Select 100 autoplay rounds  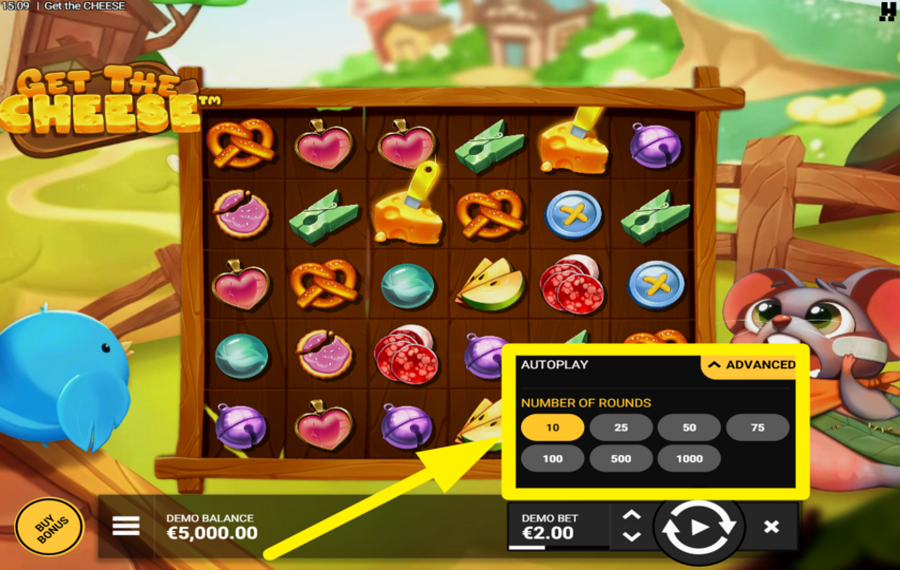(552, 459)
